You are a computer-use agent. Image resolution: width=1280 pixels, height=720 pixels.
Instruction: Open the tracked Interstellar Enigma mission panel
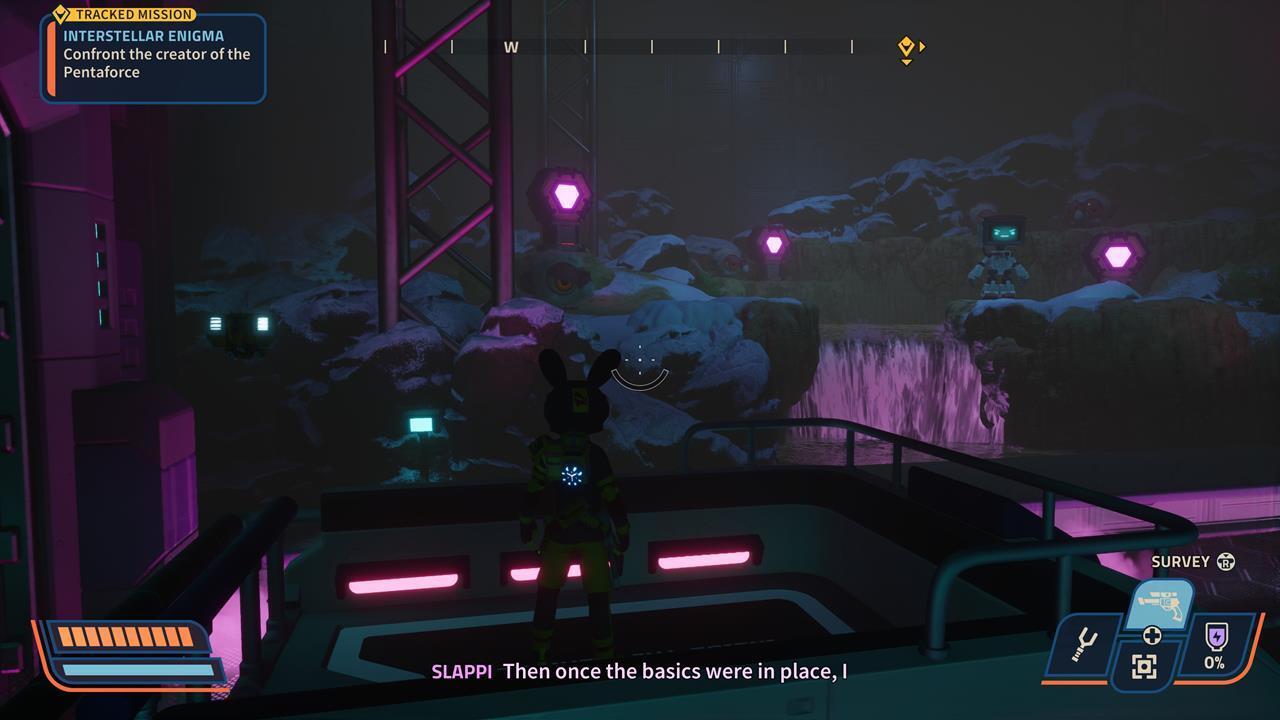tap(153, 58)
